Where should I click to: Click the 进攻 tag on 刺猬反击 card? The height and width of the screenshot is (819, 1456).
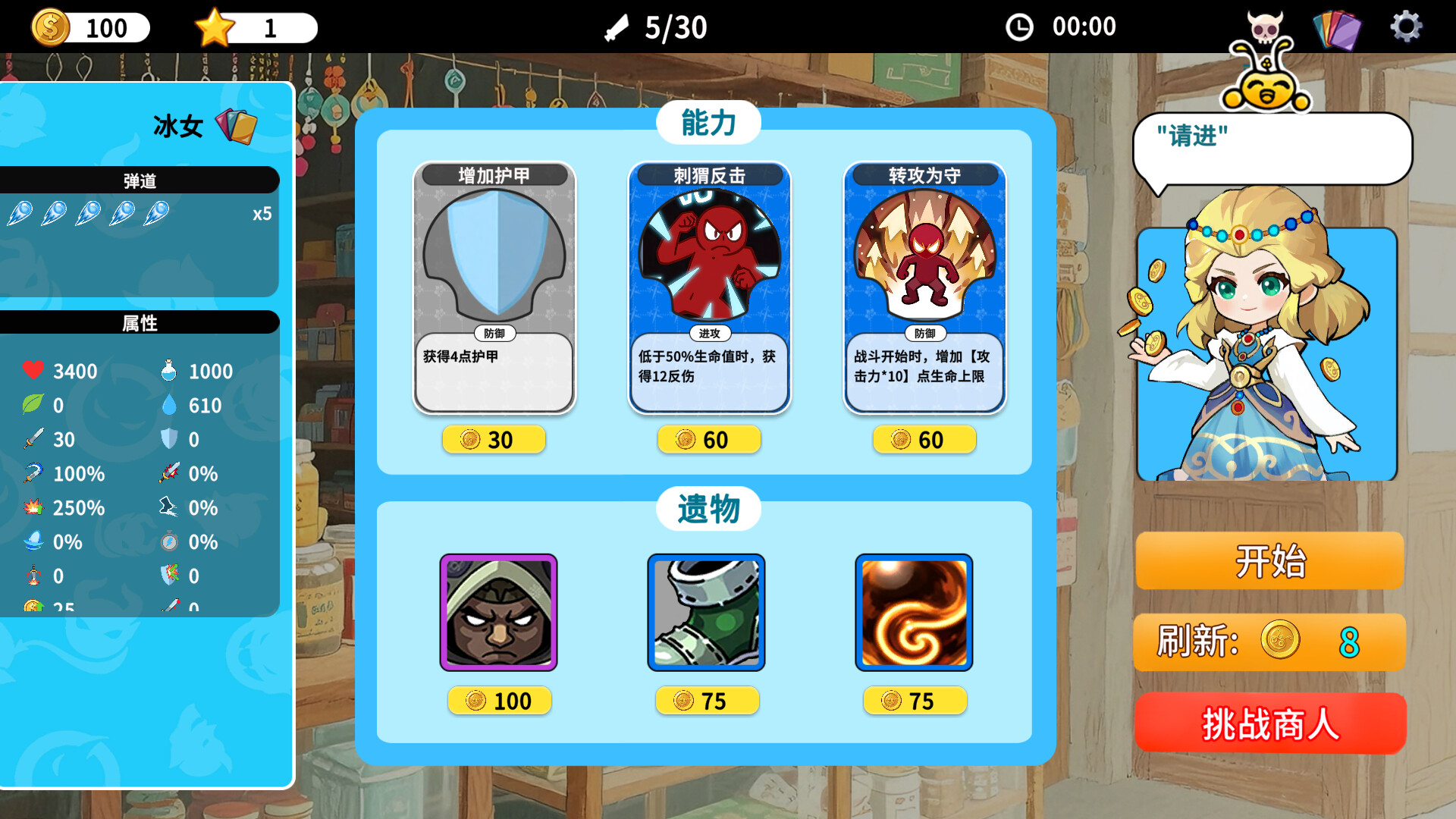tap(709, 334)
